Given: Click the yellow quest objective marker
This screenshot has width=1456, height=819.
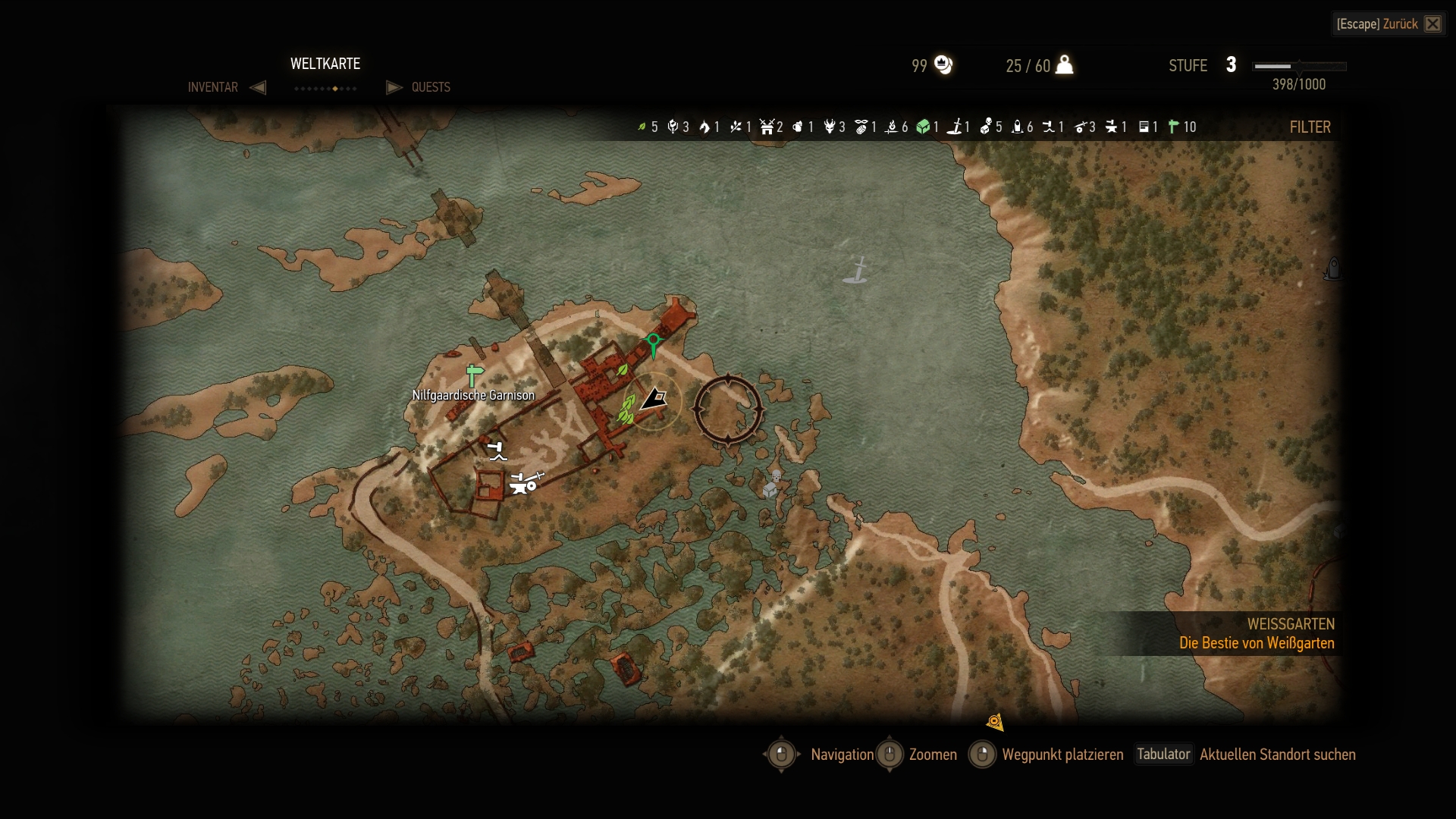Looking at the screenshot, I should pyautogui.click(x=995, y=722).
